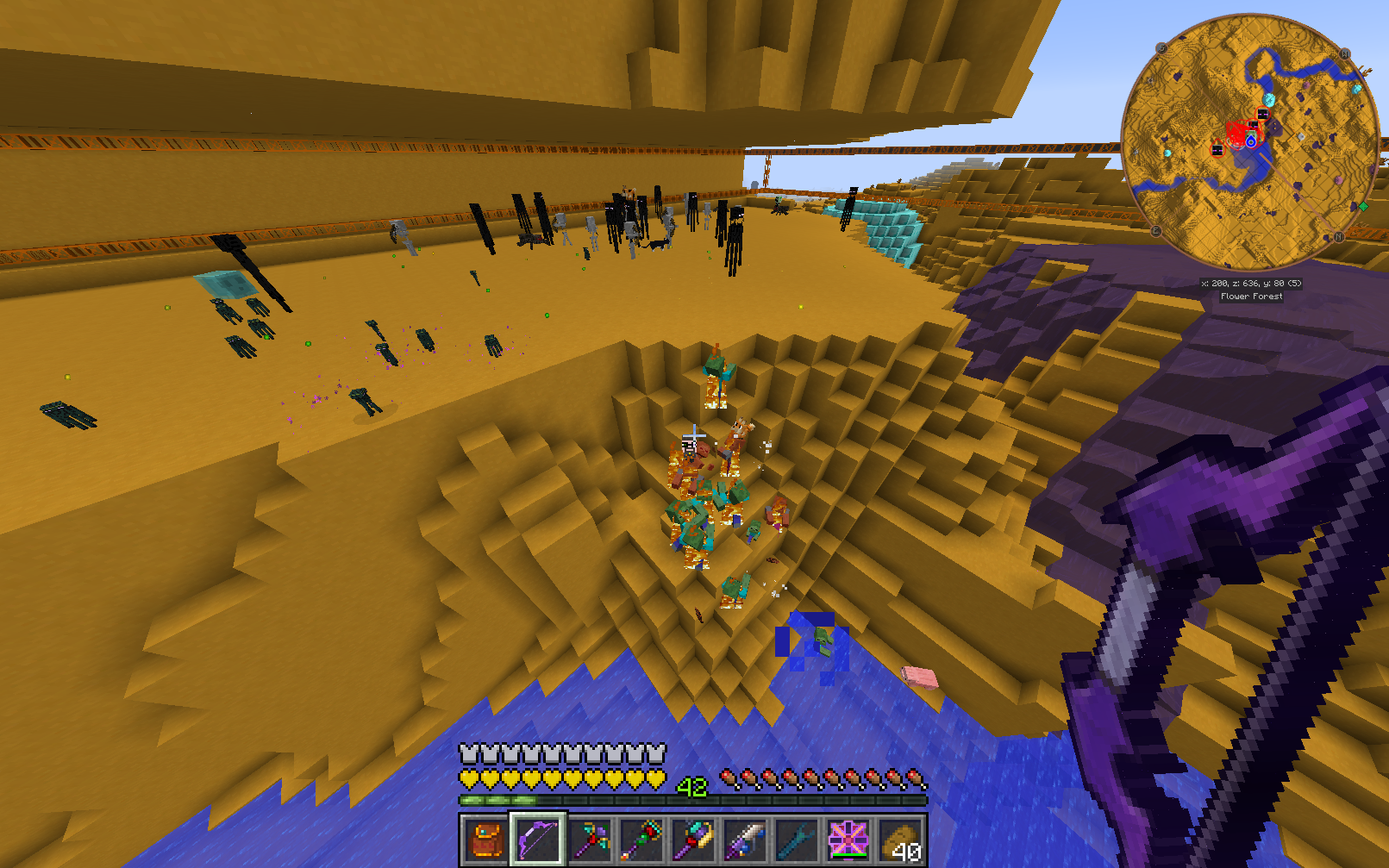Select the sword with white blade
This screenshot has height=868, width=1389.
[745, 840]
